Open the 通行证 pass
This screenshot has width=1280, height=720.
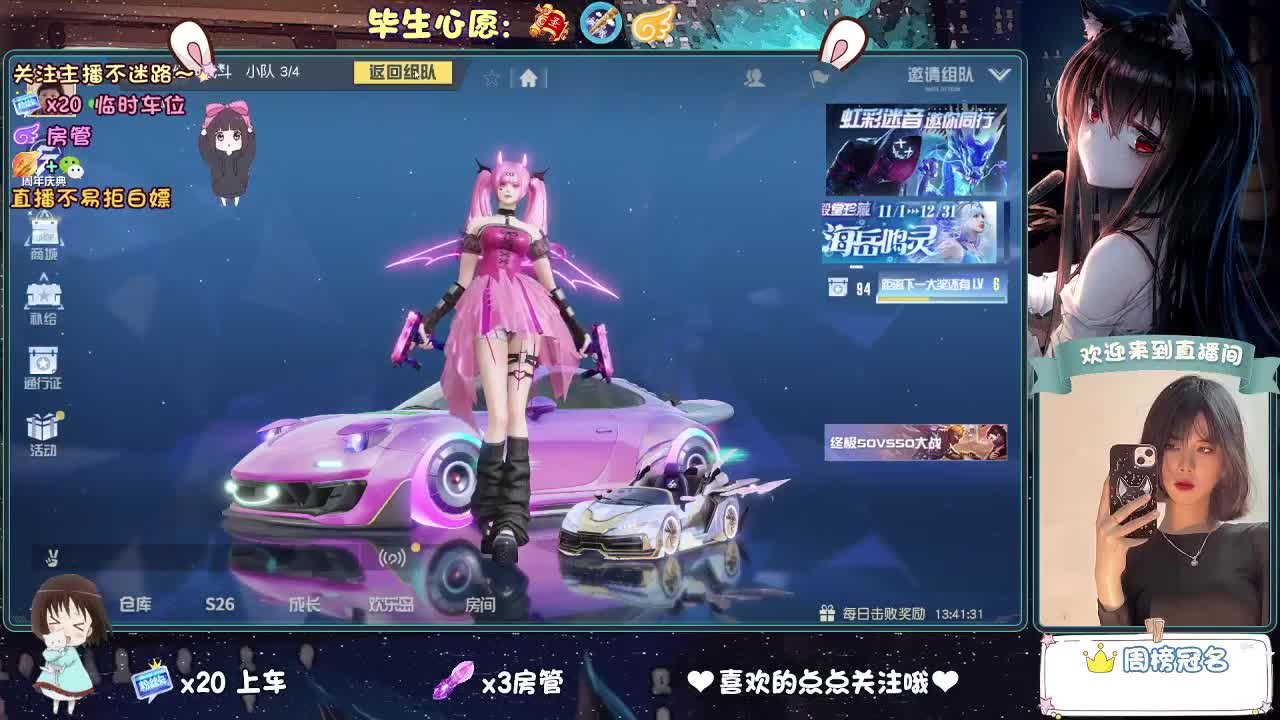click(x=41, y=363)
